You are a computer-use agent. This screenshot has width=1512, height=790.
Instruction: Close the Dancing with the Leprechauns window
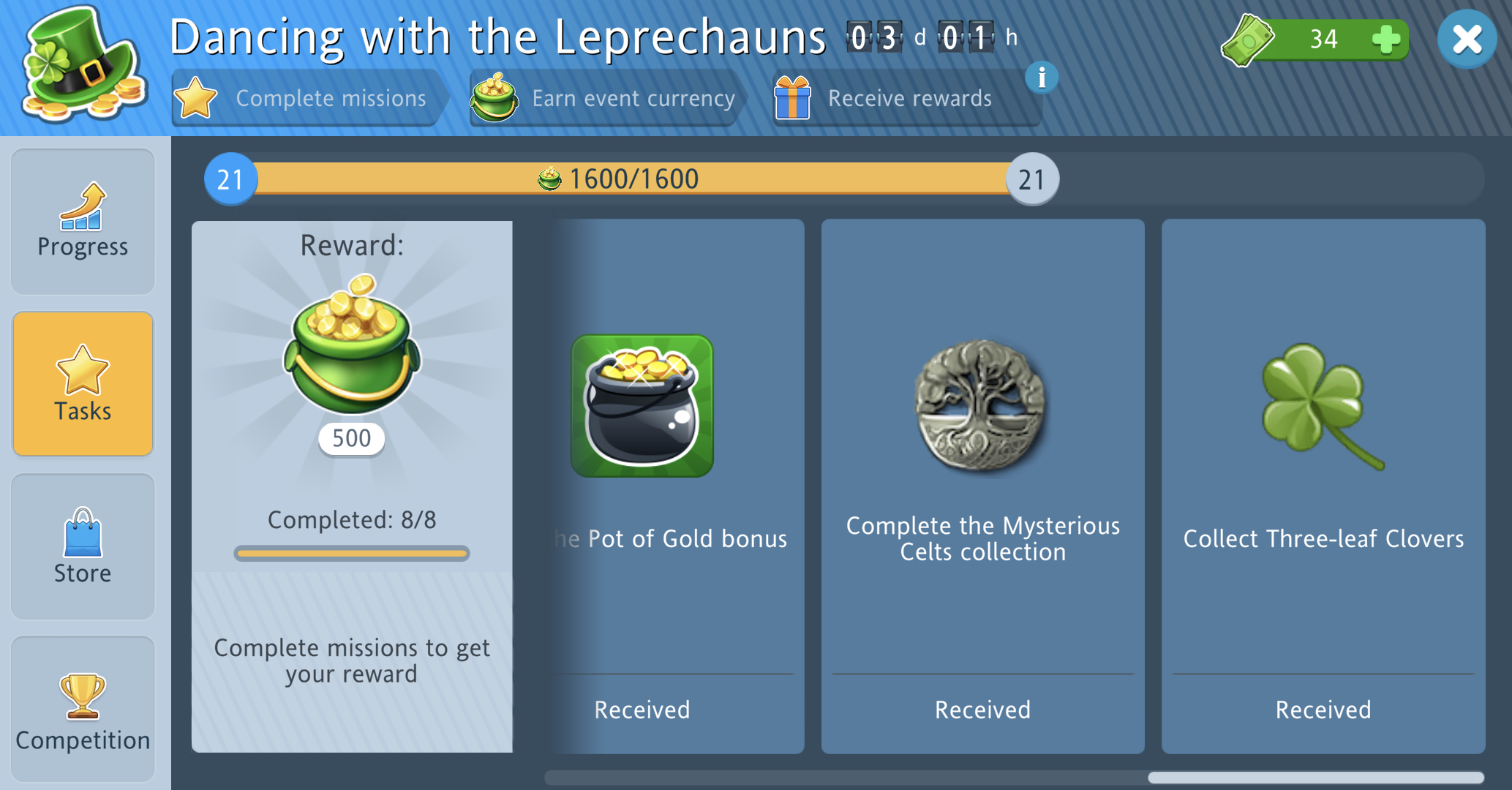1466,39
